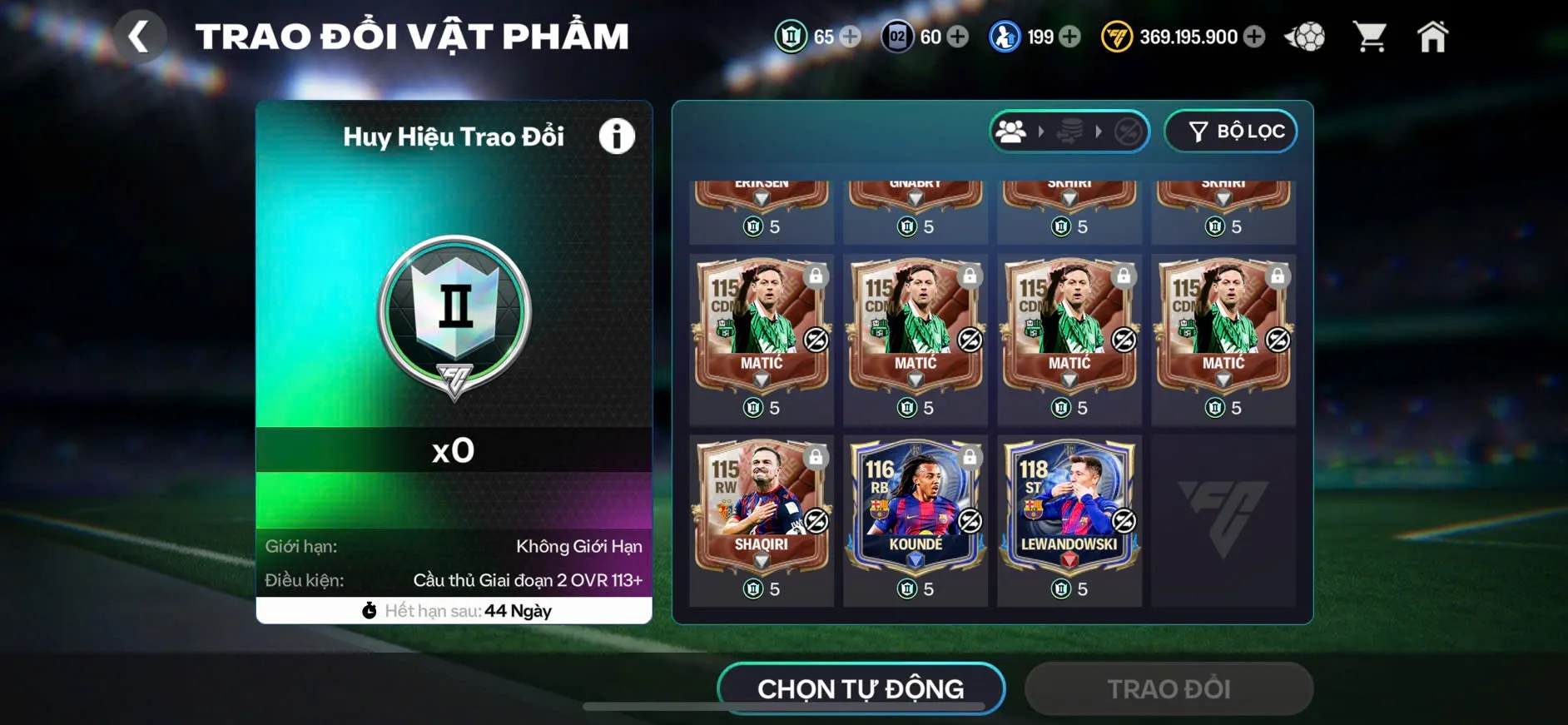Screen dimensions: 1568x725
Task: Select the resources filter icon
Action: (x=1069, y=131)
